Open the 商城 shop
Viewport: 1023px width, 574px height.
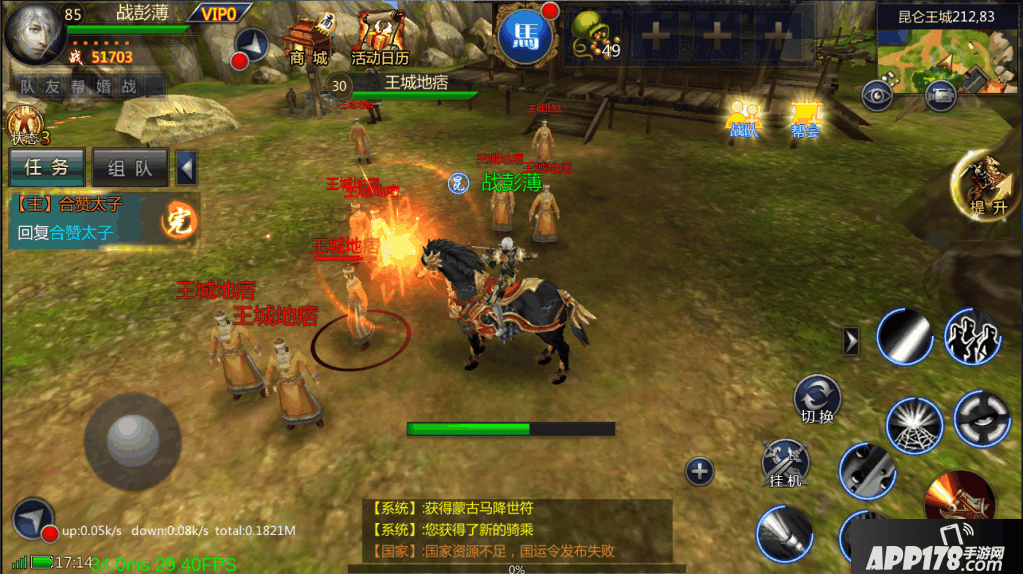(309, 42)
